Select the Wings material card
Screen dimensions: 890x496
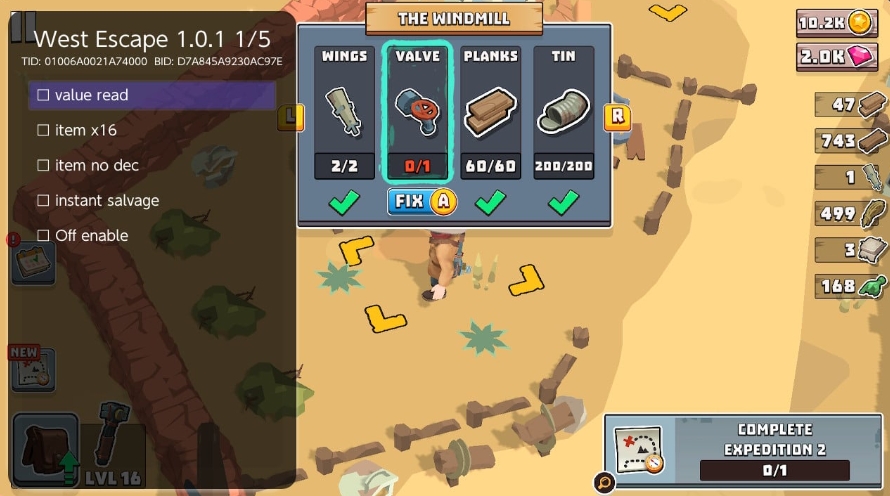click(x=344, y=112)
